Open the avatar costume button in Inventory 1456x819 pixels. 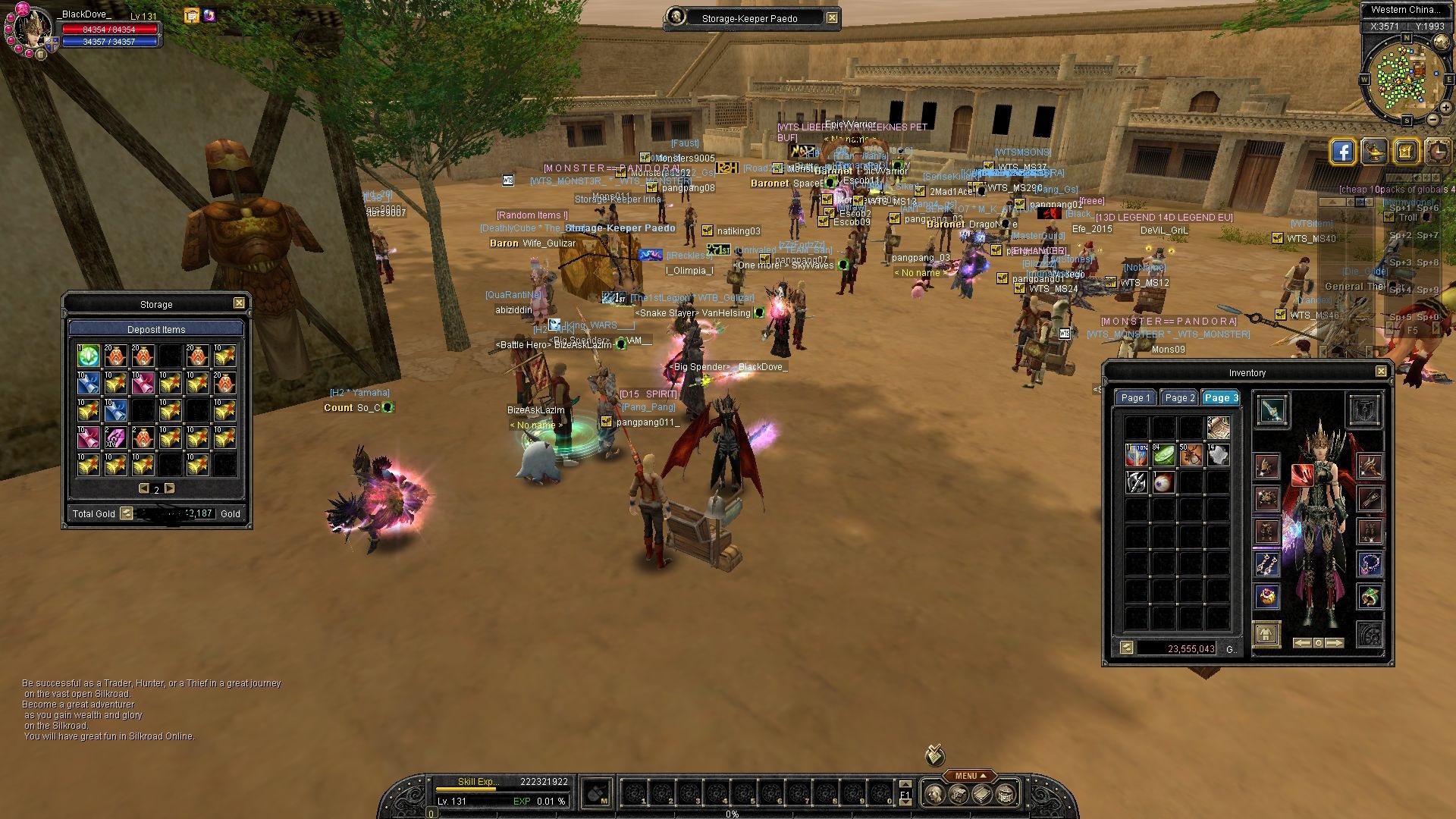click(1266, 634)
